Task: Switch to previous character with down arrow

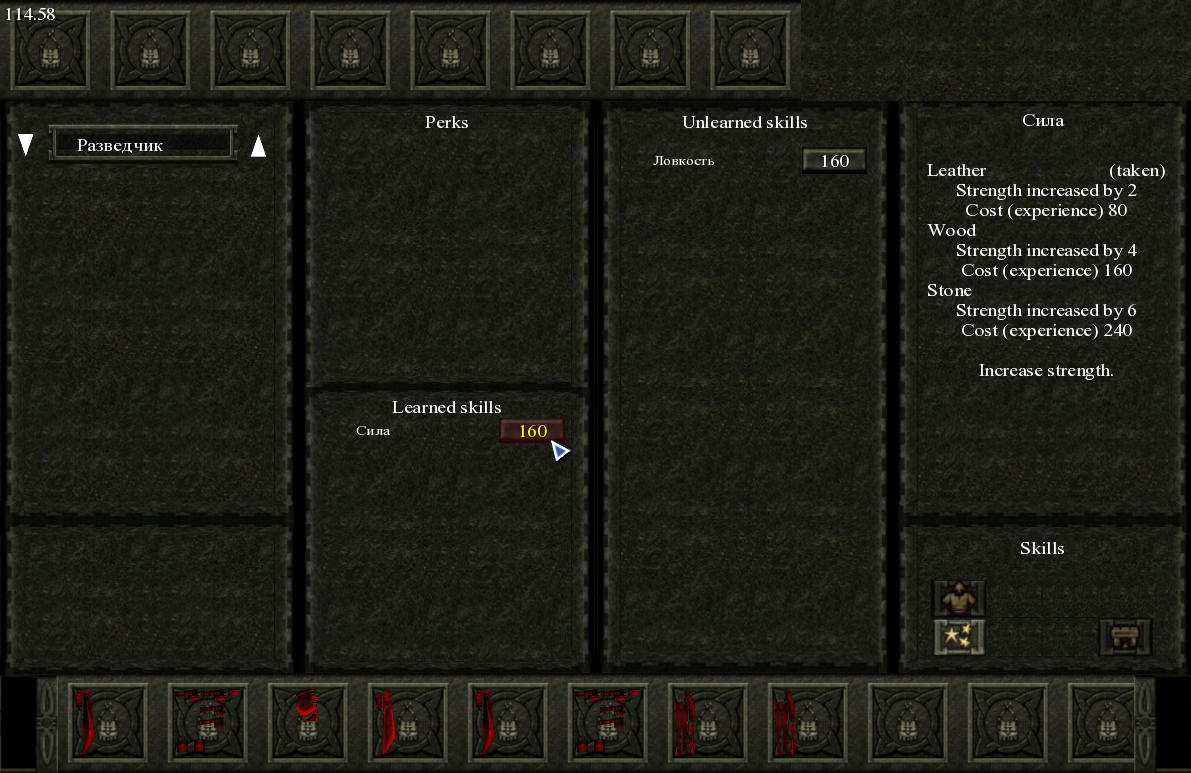Action: (x=26, y=146)
